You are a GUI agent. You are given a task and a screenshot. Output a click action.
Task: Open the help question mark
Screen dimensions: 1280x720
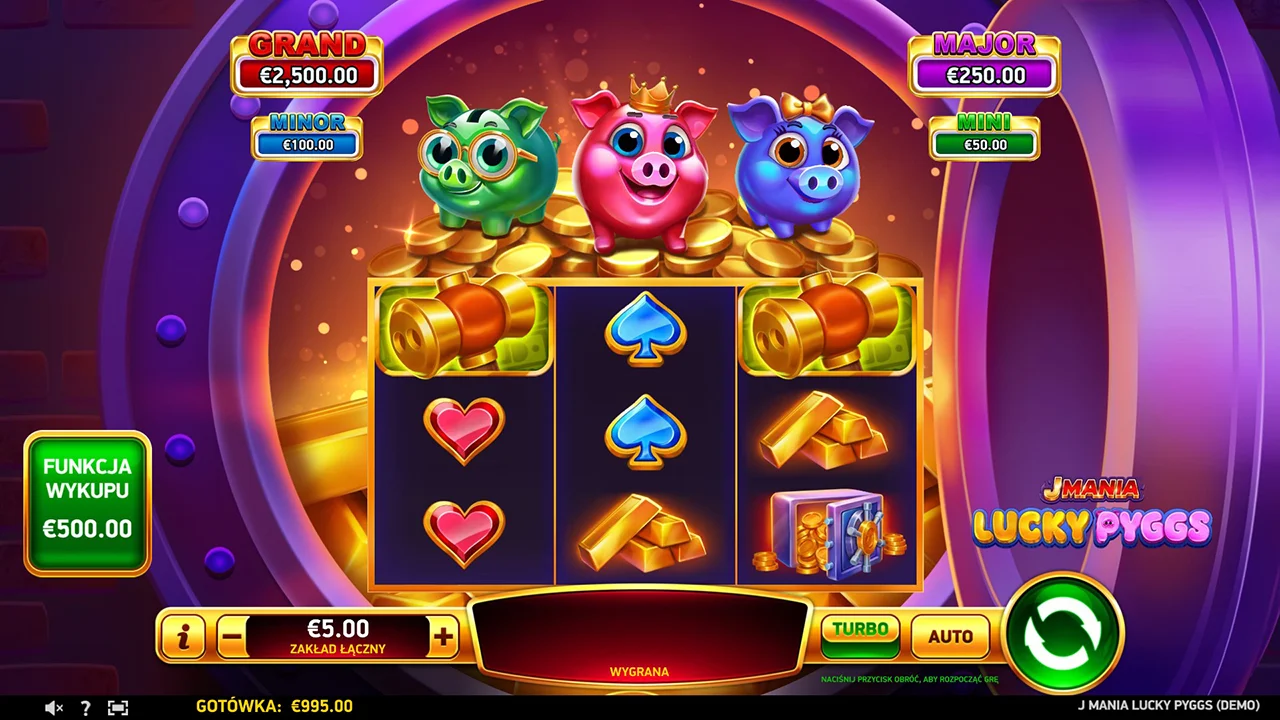pos(85,707)
